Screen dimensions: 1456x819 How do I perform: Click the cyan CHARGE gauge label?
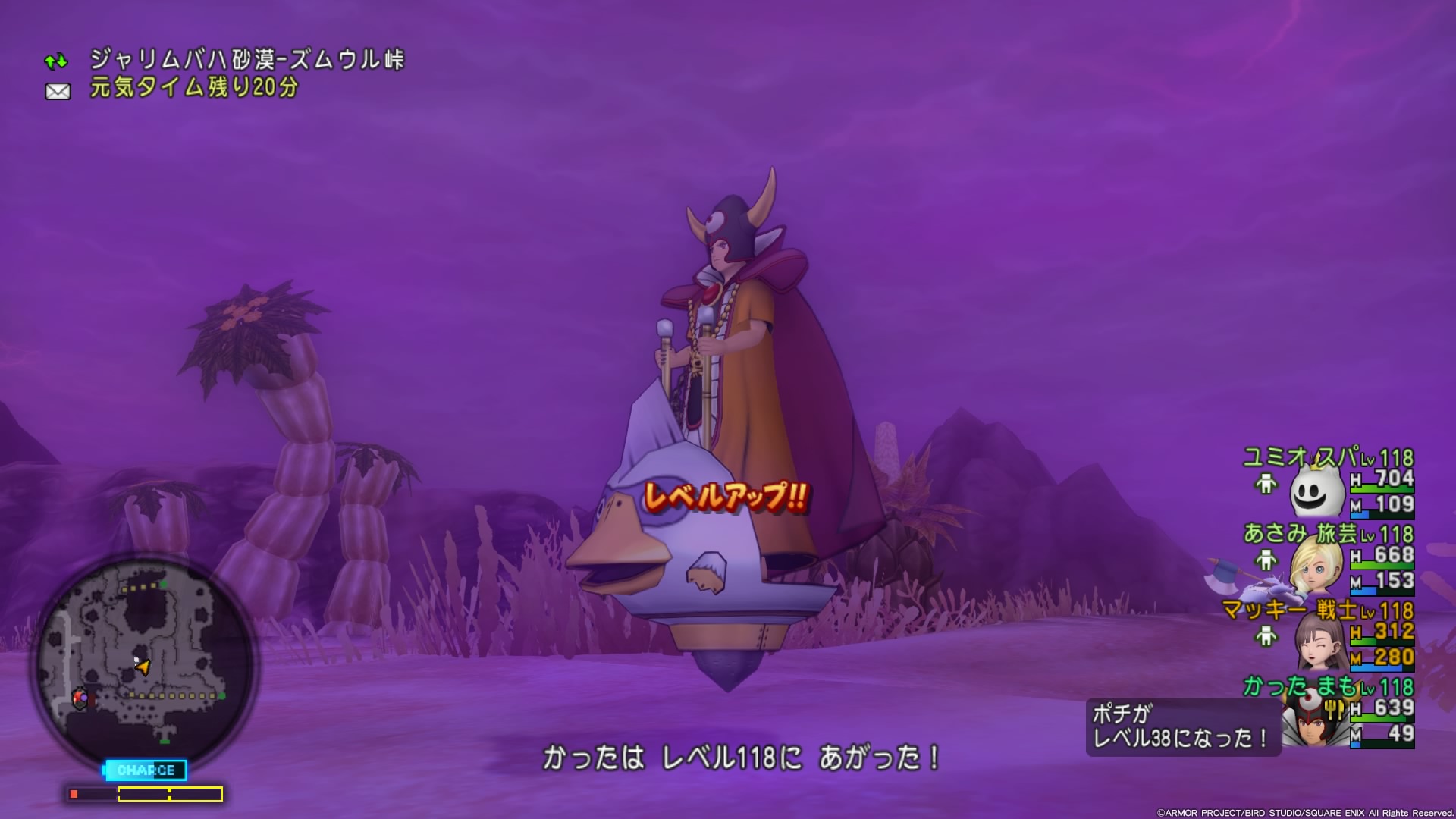click(x=146, y=770)
